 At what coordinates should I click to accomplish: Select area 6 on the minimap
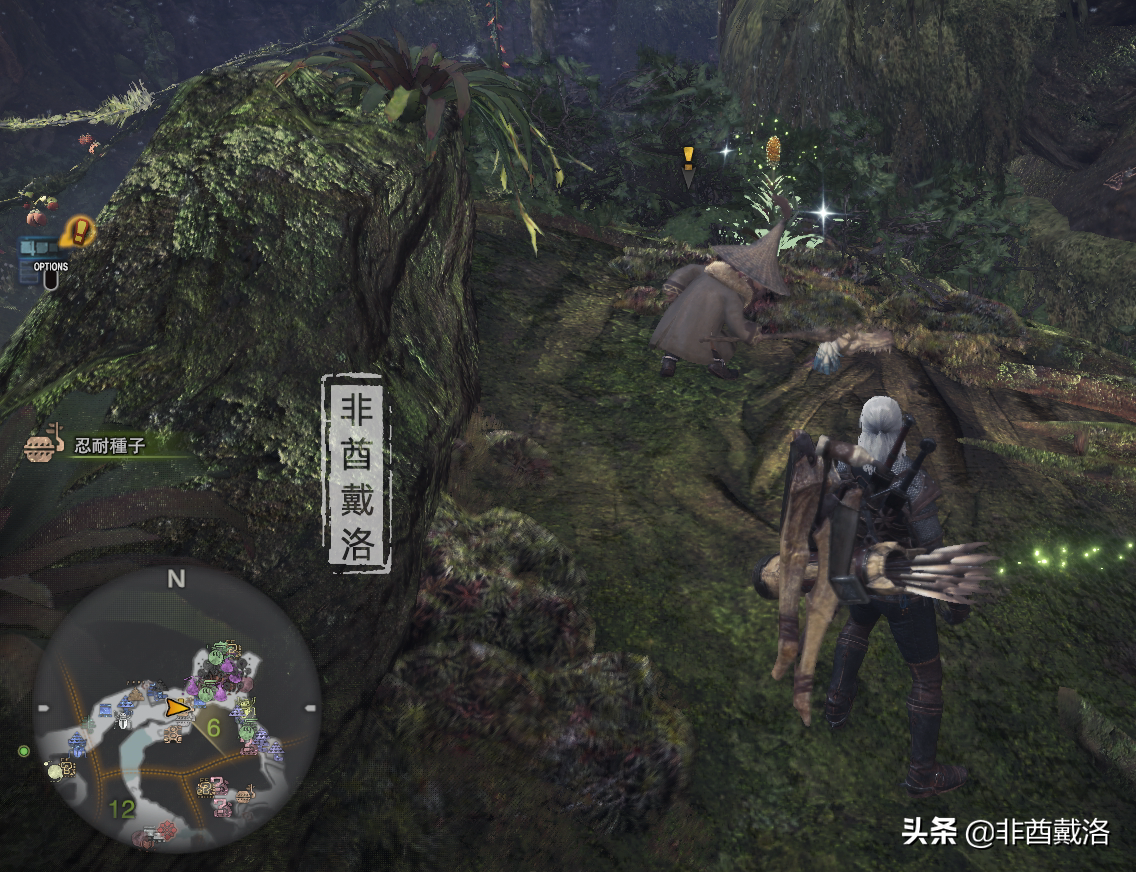[213, 727]
